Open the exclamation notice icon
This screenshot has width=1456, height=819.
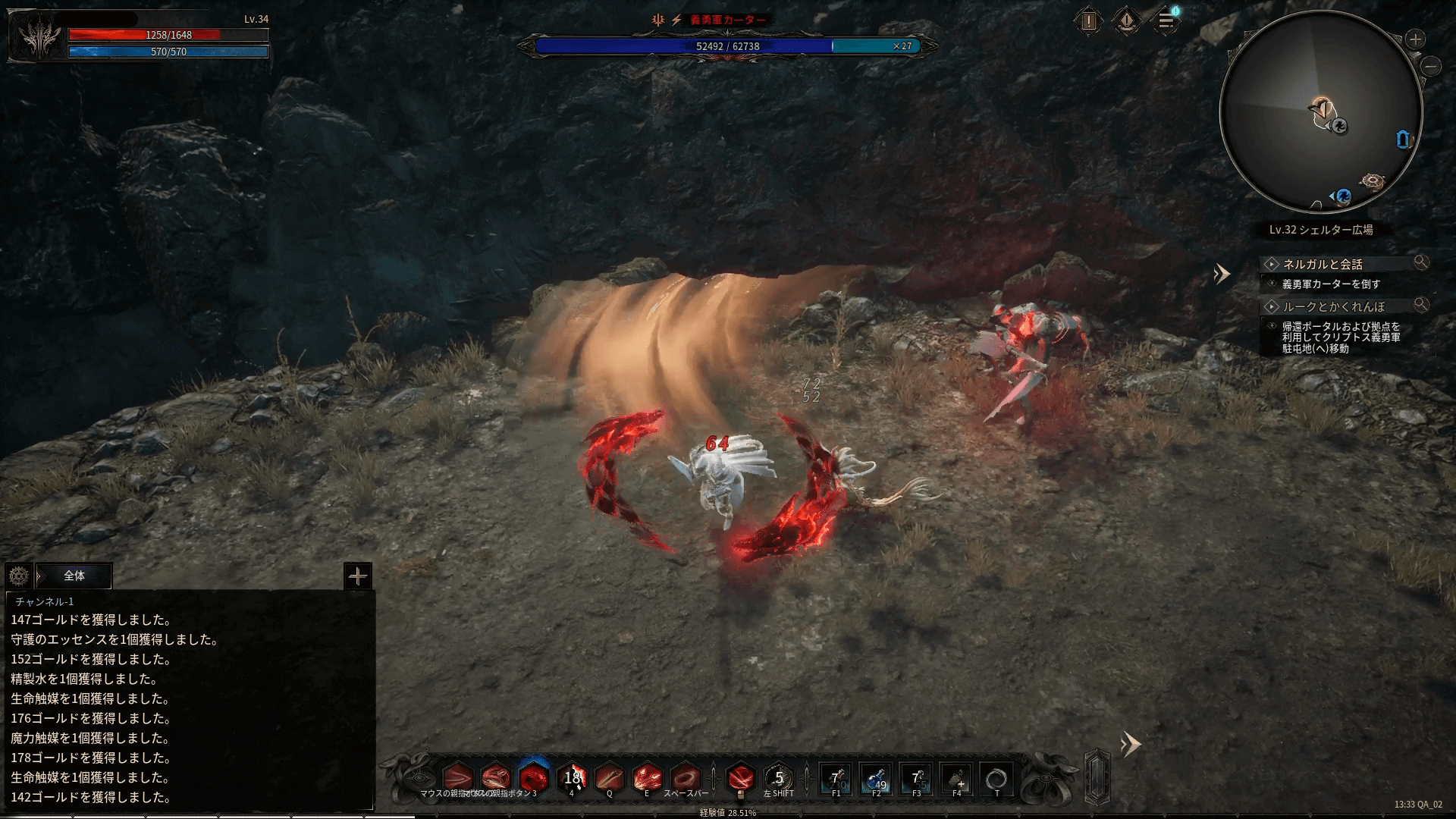tap(1089, 21)
